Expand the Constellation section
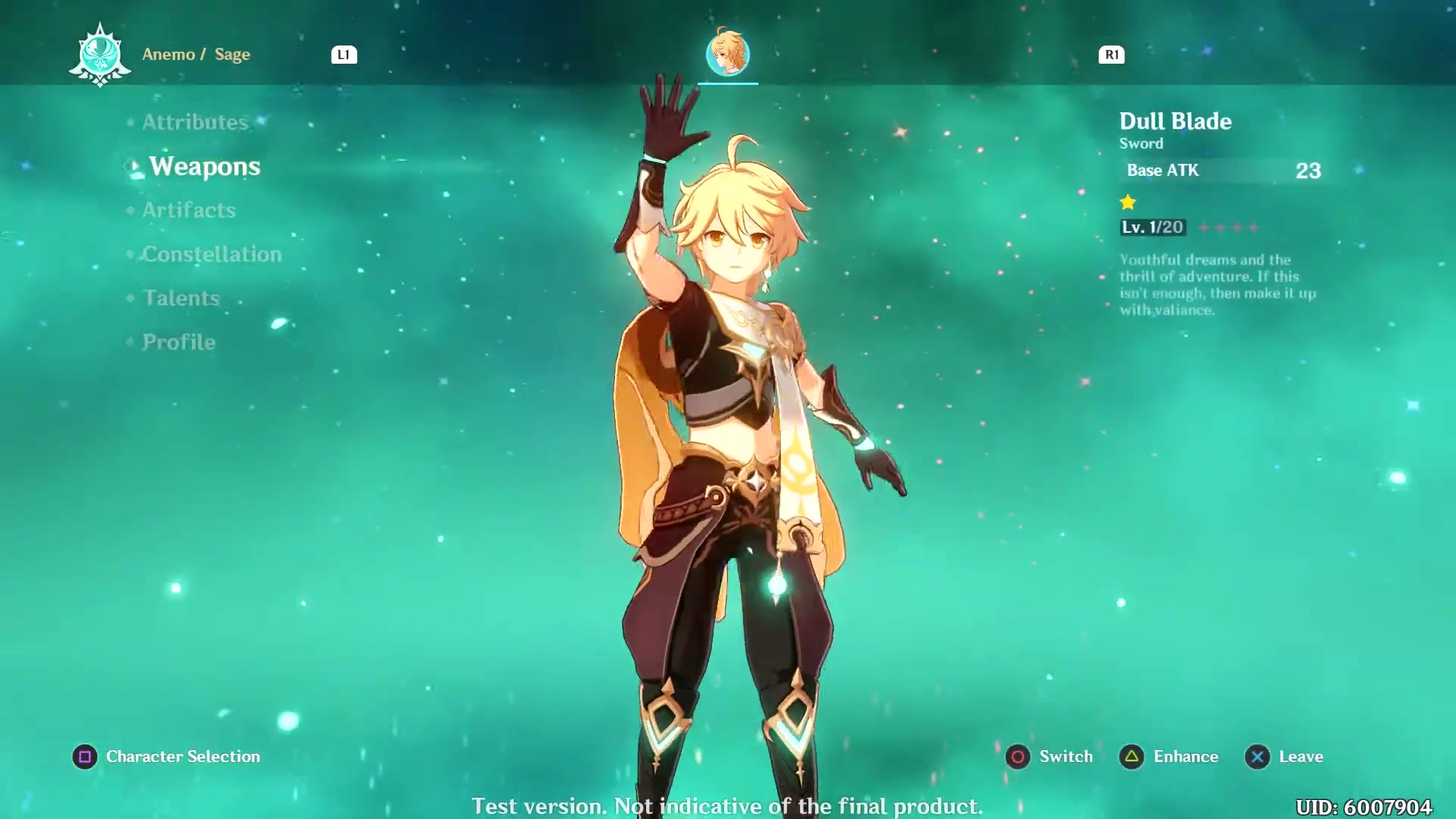The height and width of the screenshot is (819, 1456). tap(212, 254)
